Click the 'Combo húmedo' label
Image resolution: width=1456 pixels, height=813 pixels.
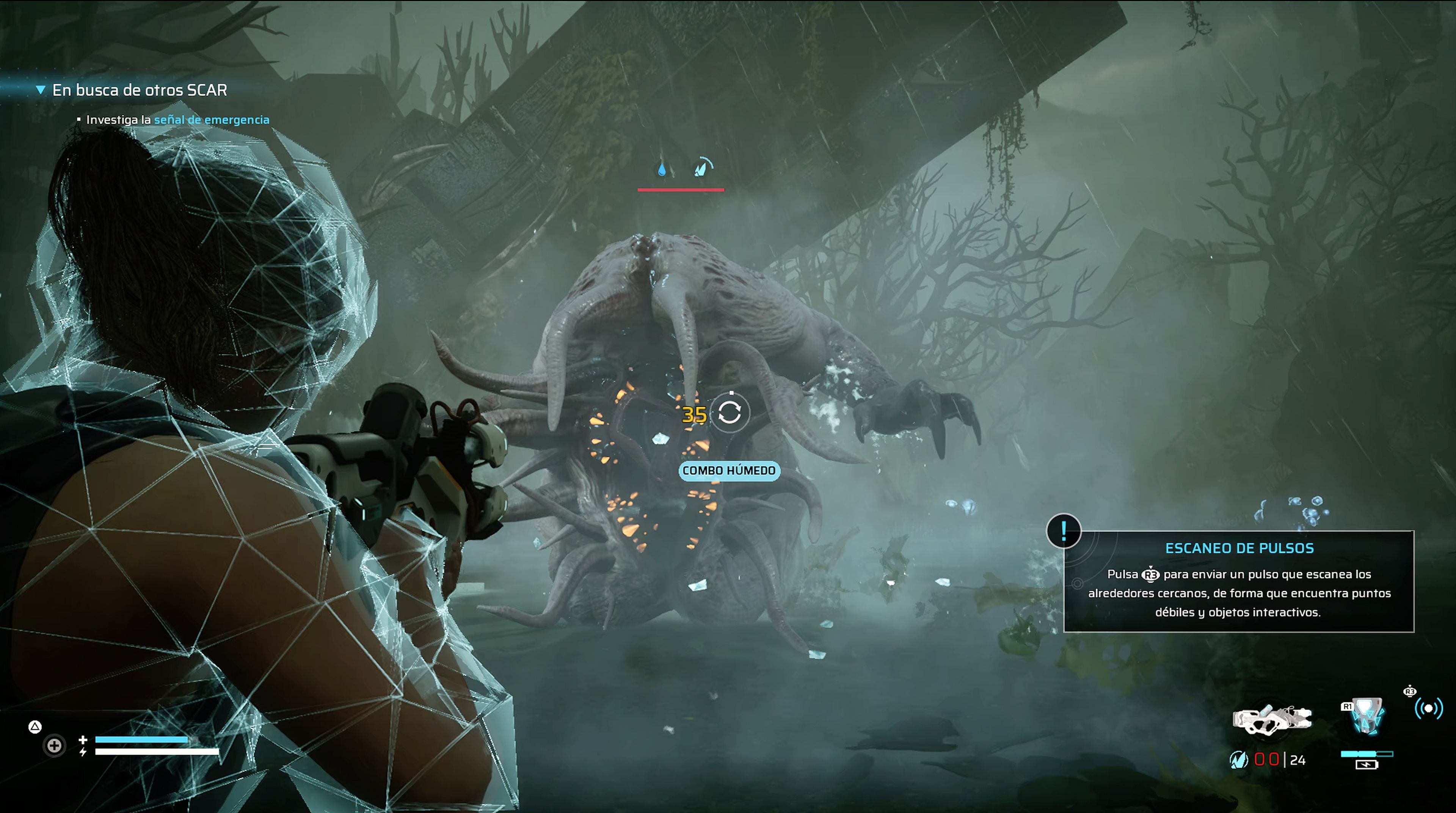click(728, 470)
